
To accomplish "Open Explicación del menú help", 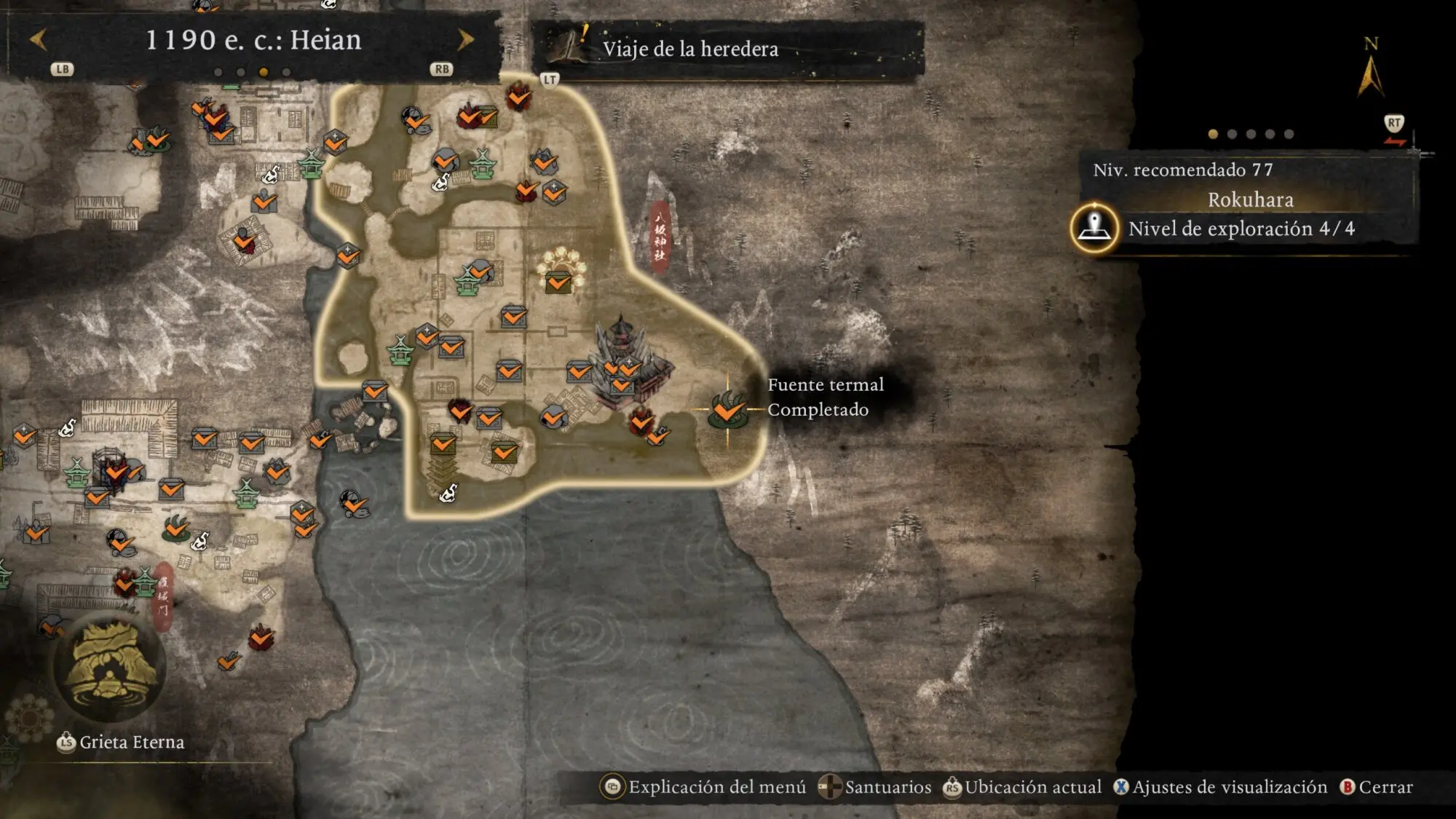I will click(x=704, y=787).
